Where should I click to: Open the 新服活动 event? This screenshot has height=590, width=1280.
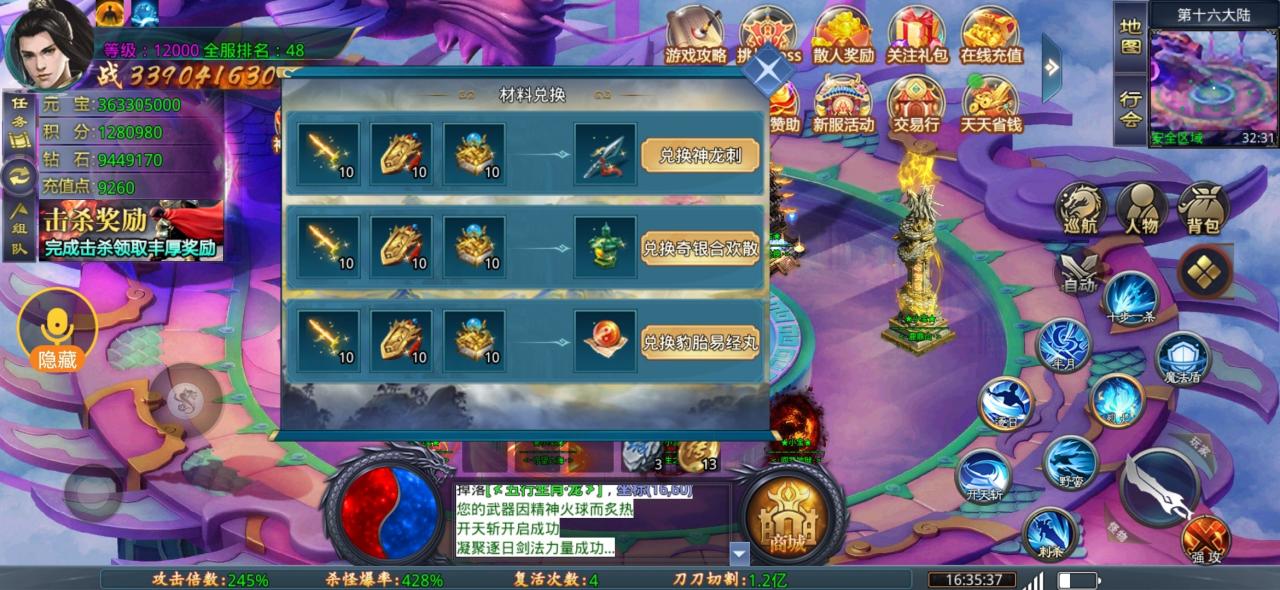coord(843,105)
